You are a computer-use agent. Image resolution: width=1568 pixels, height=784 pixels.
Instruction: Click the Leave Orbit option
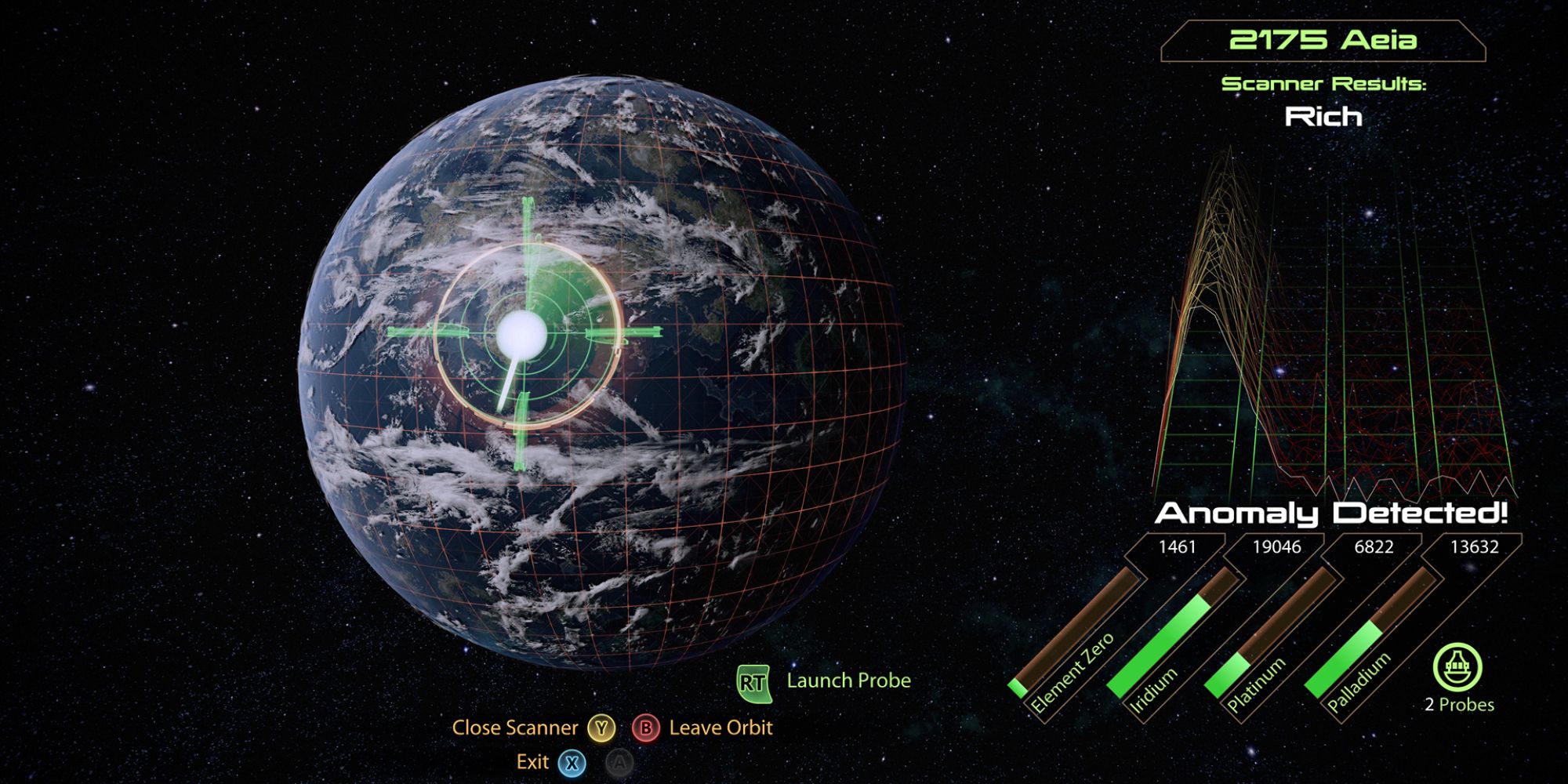click(x=720, y=728)
